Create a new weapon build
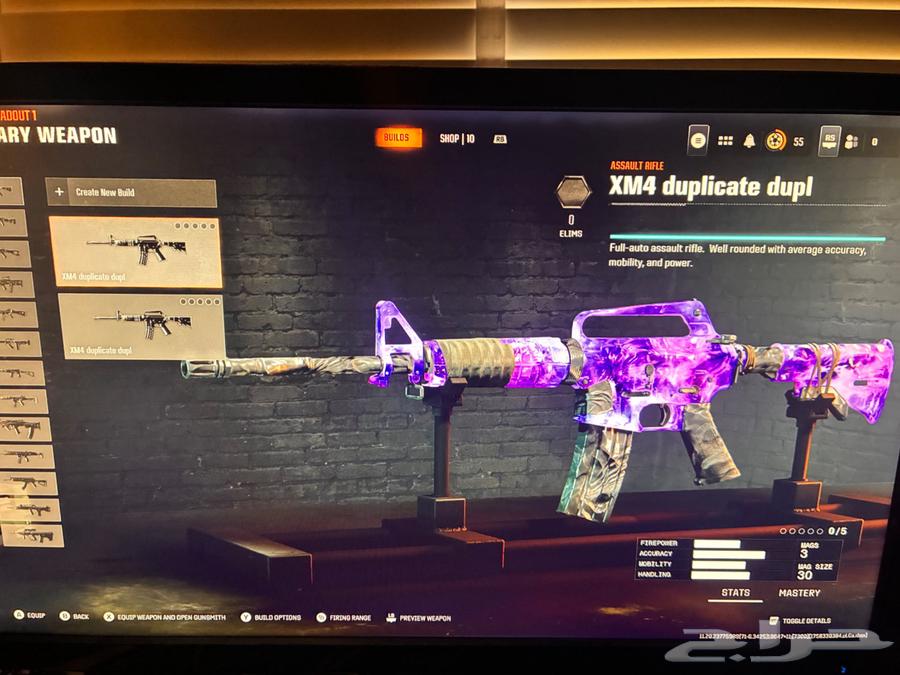Screen dimensions: 900x675 coord(131,192)
